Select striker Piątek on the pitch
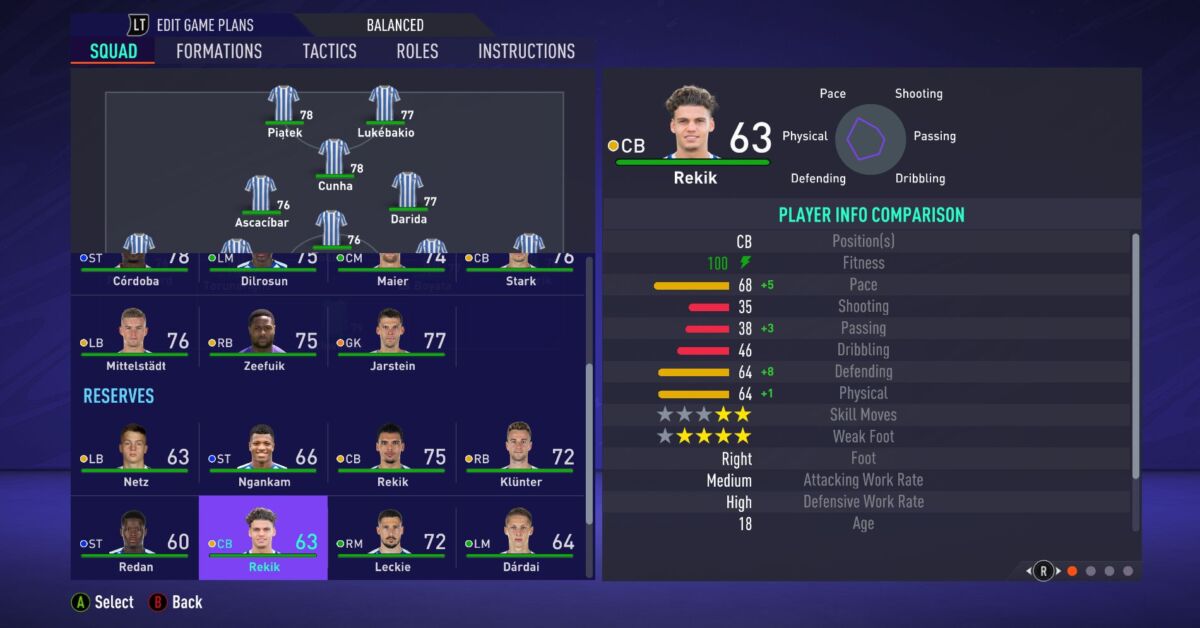The image size is (1200, 628). point(284,105)
